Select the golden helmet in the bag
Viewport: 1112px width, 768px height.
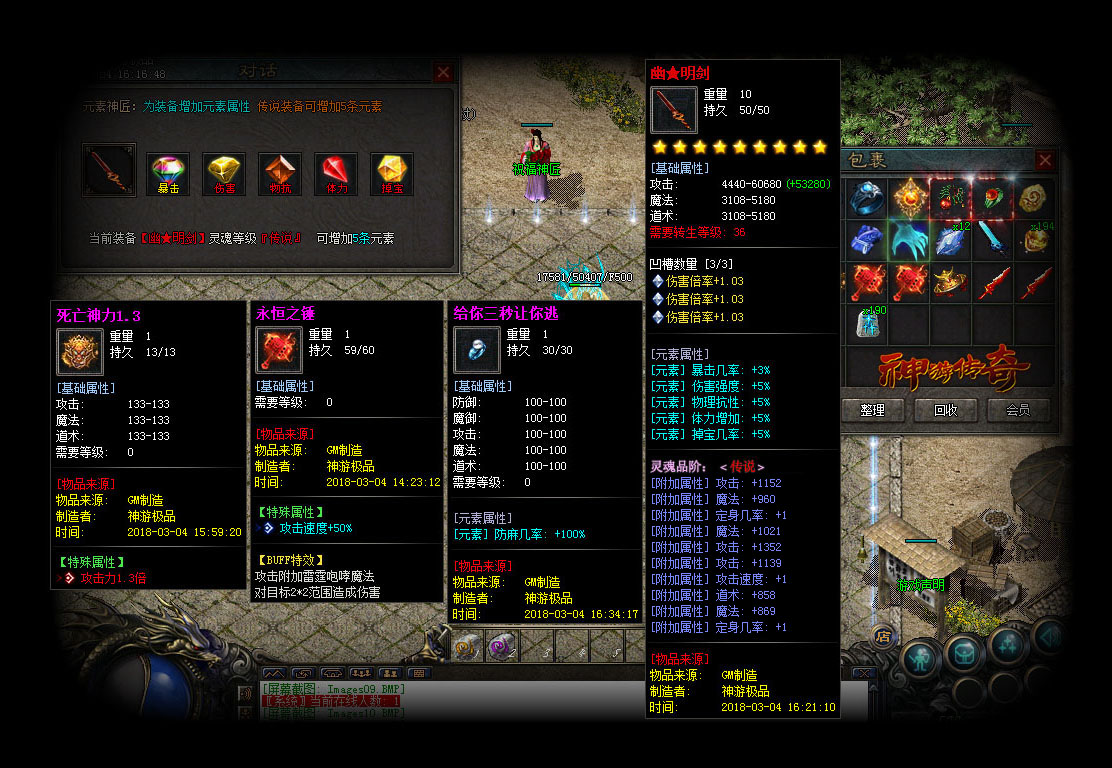[x=951, y=283]
